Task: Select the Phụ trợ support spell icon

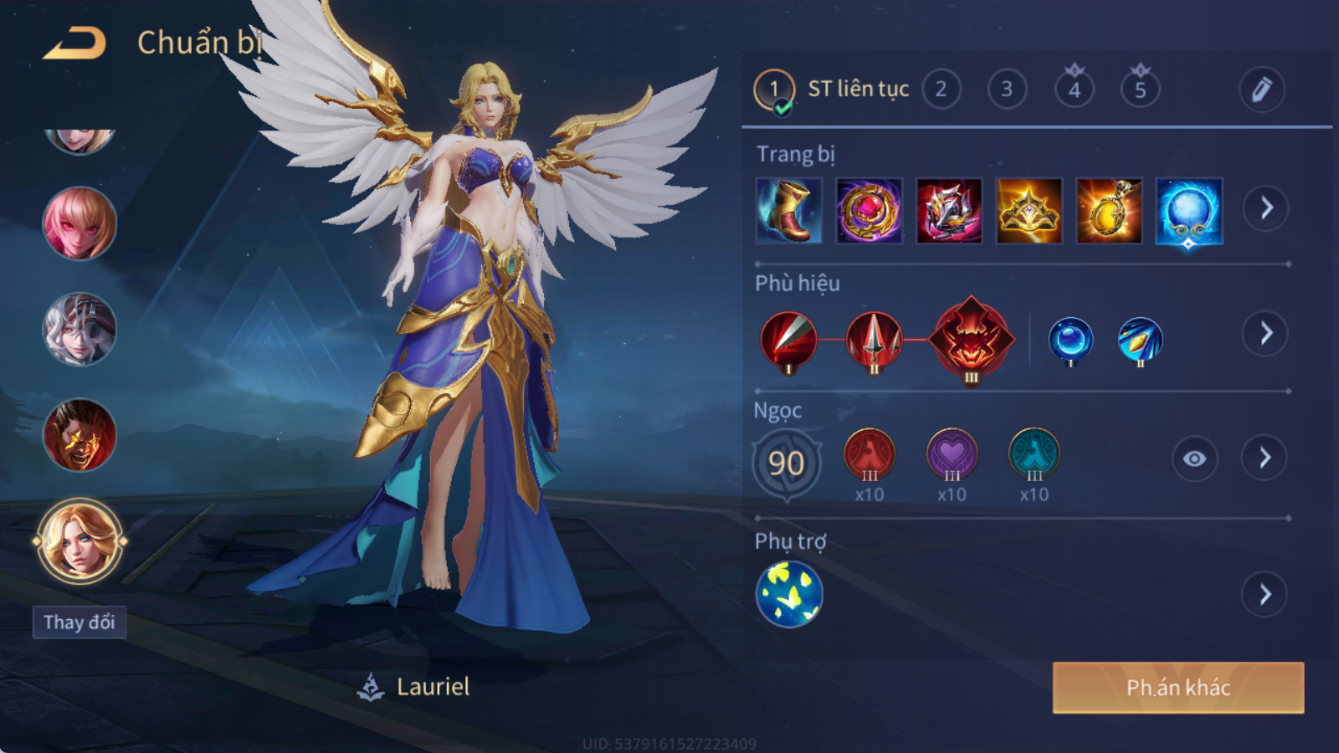Action: click(x=789, y=594)
